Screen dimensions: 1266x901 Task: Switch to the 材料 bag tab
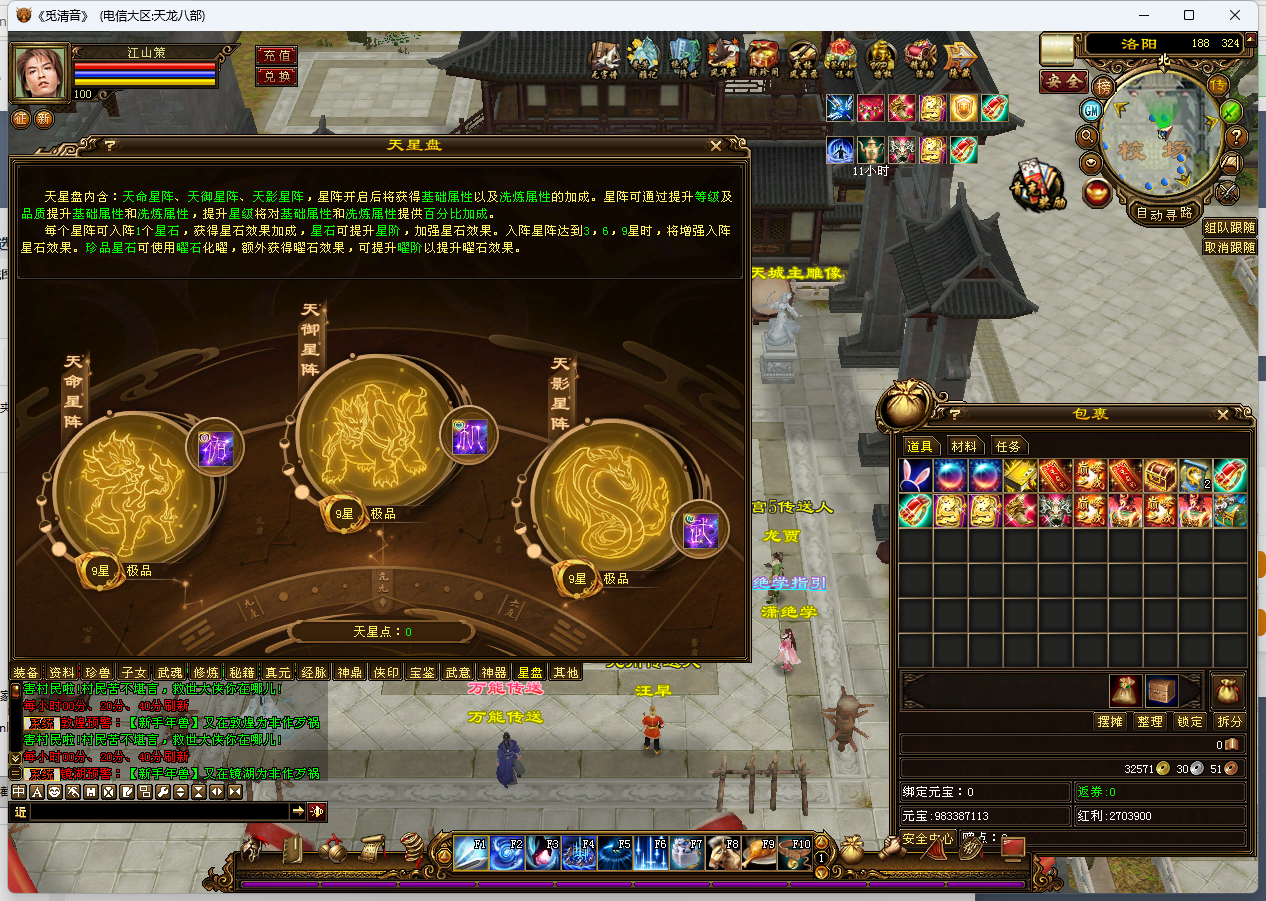[x=964, y=446]
